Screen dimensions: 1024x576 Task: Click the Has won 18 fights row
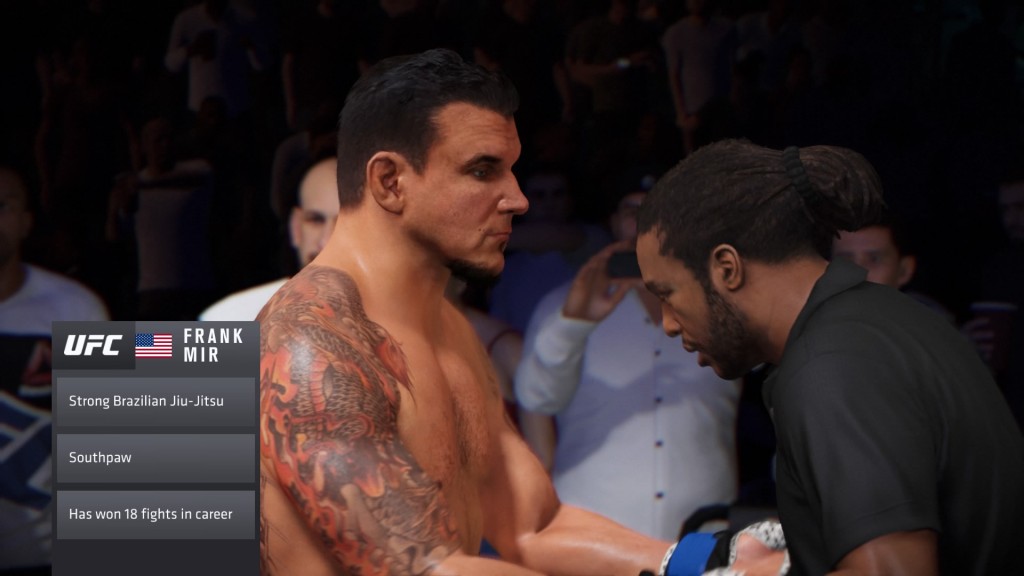click(155, 514)
